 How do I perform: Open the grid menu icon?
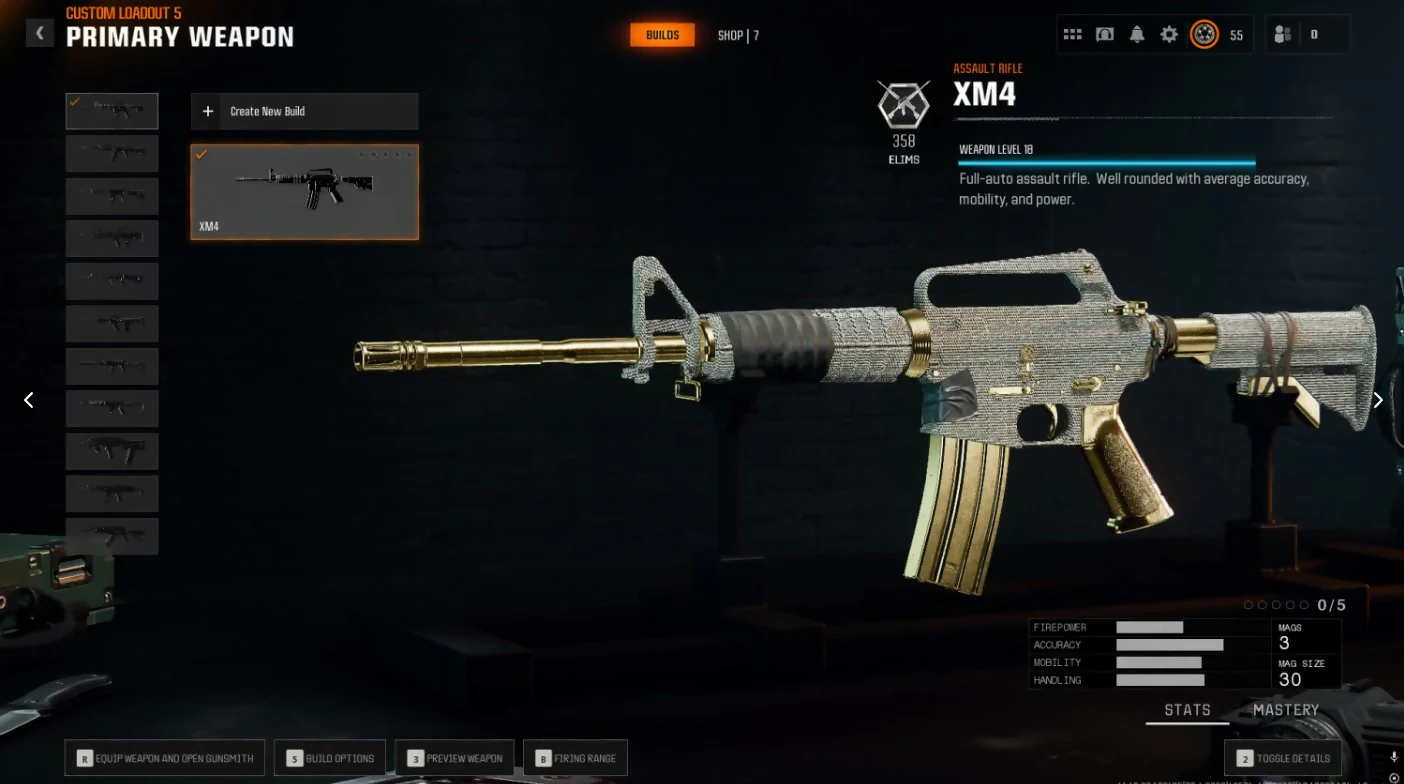tap(1072, 35)
